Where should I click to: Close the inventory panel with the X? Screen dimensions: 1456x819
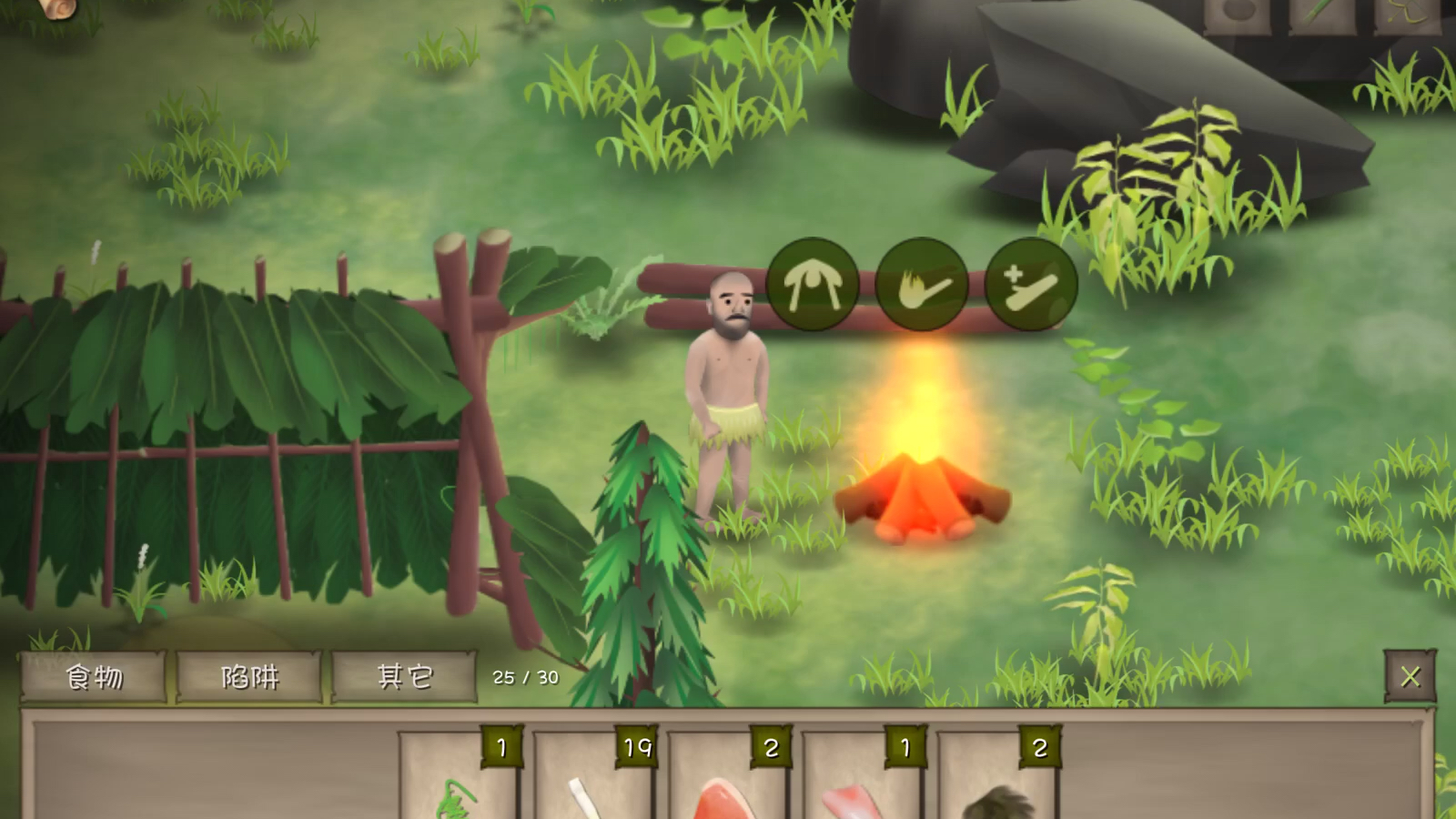tap(1410, 676)
